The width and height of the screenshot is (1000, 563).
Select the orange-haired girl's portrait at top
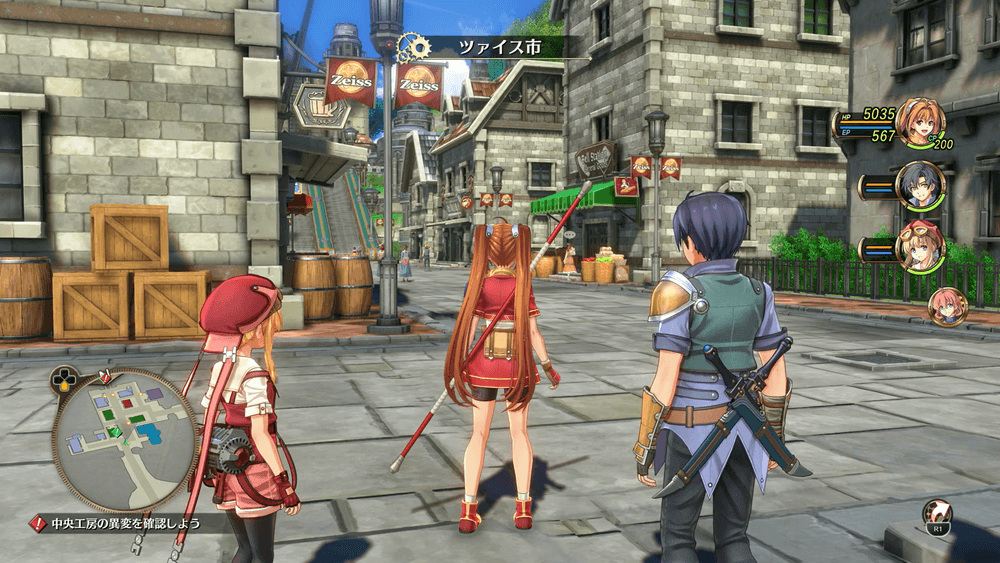click(x=920, y=122)
